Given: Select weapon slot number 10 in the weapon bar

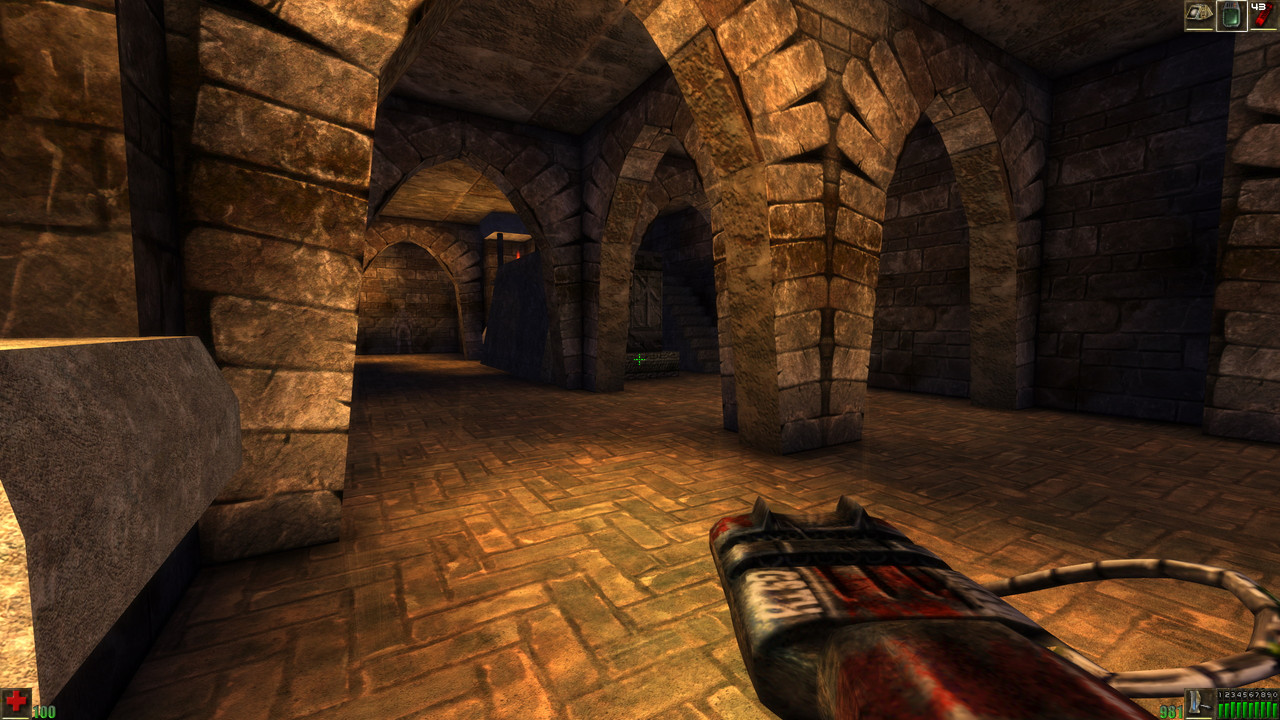Looking at the screenshot, I should [x=1274, y=694].
